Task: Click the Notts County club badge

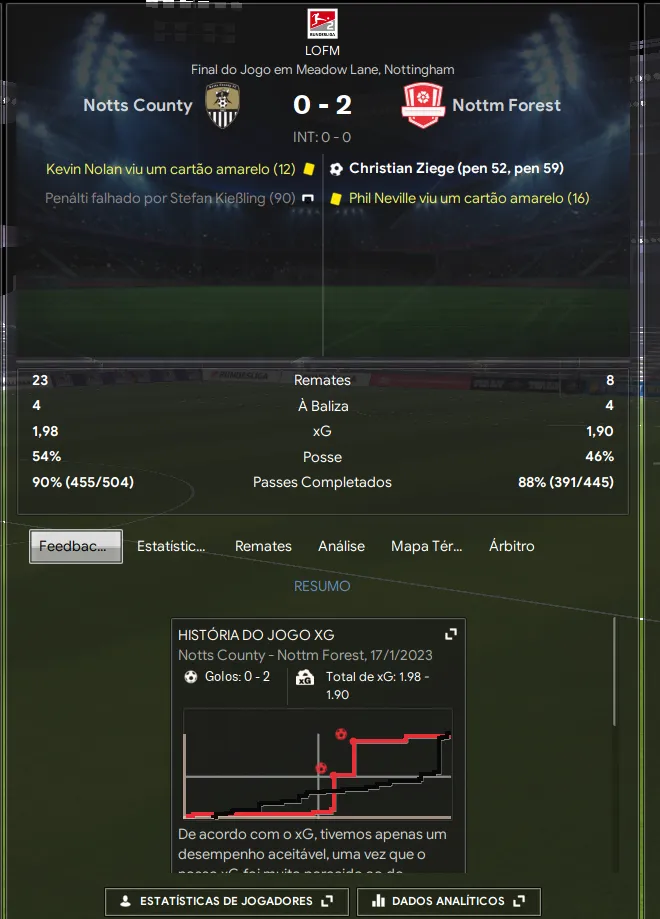Action: [222, 105]
